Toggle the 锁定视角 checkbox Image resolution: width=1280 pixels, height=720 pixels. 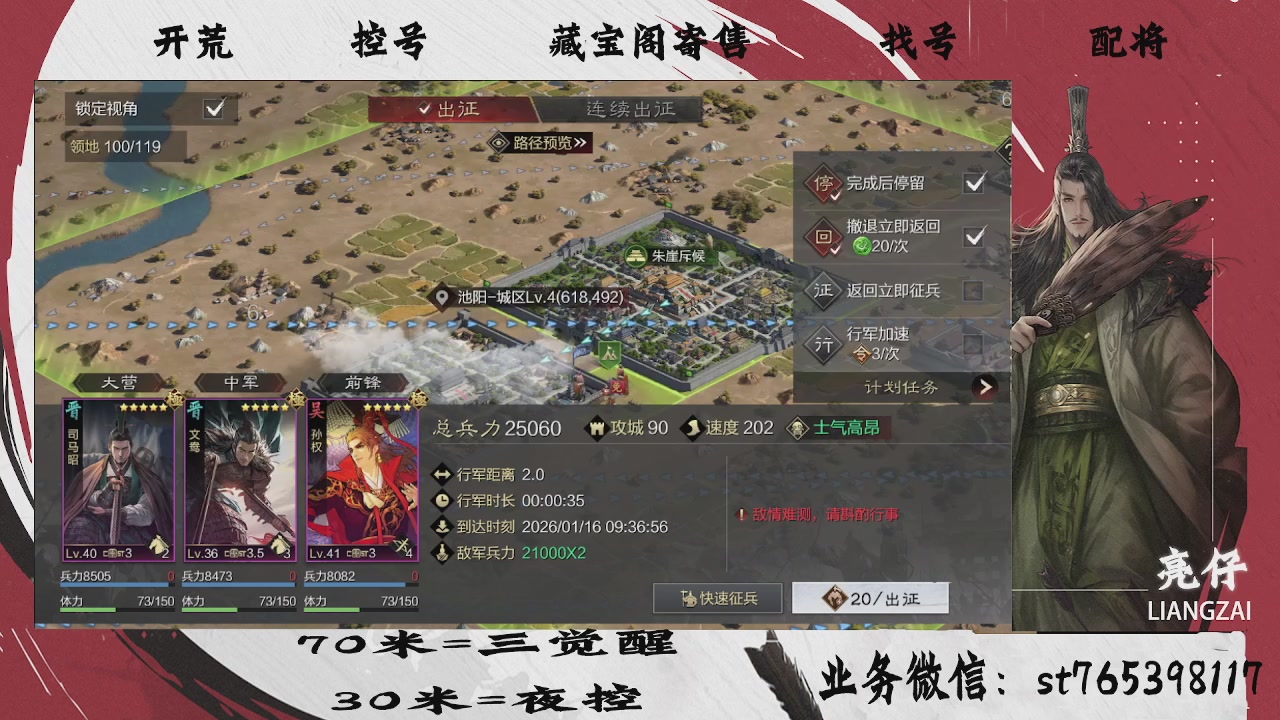pyautogui.click(x=214, y=109)
